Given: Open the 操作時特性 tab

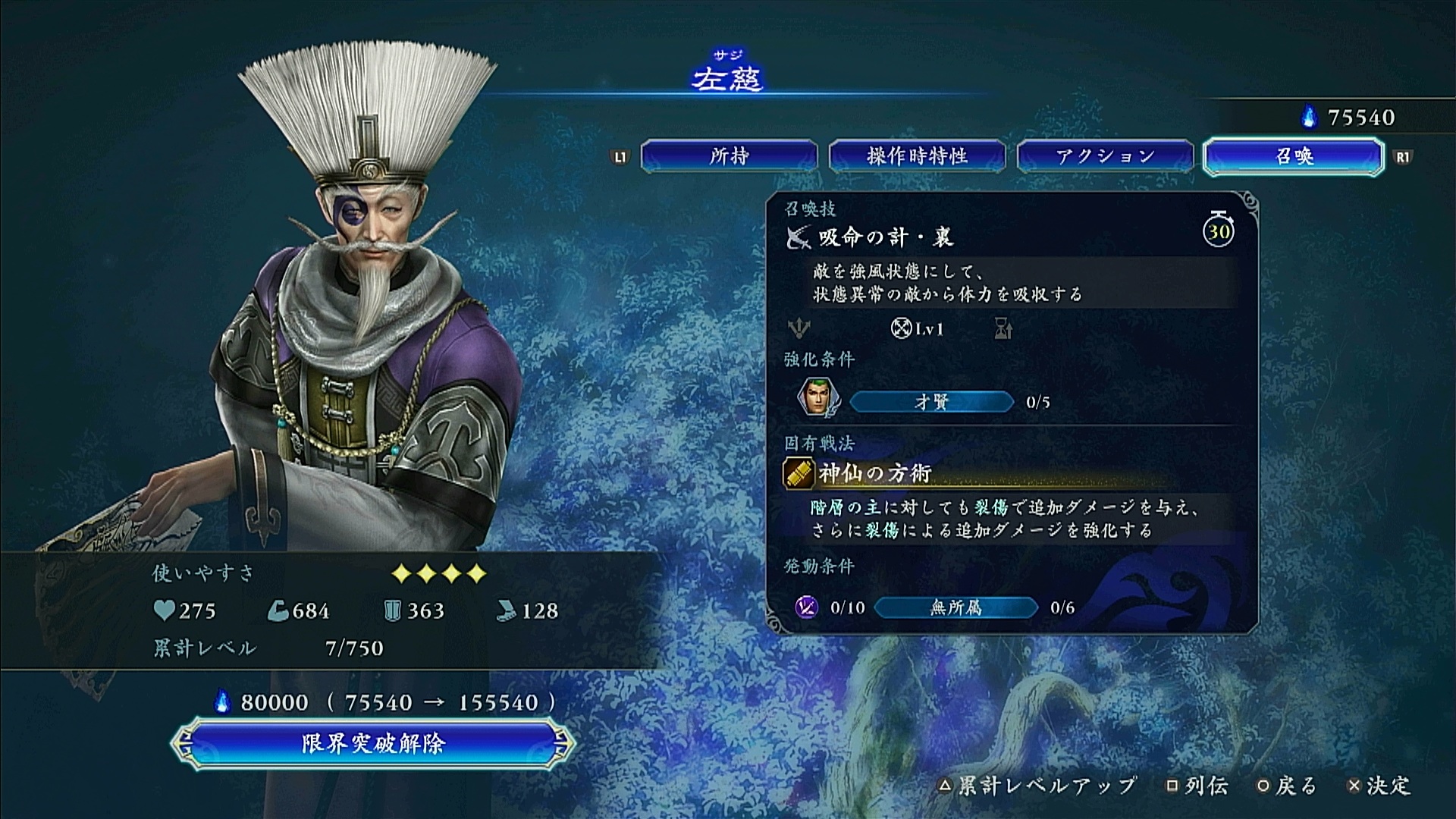Looking at the screenshot, I should tap(917, 156).
